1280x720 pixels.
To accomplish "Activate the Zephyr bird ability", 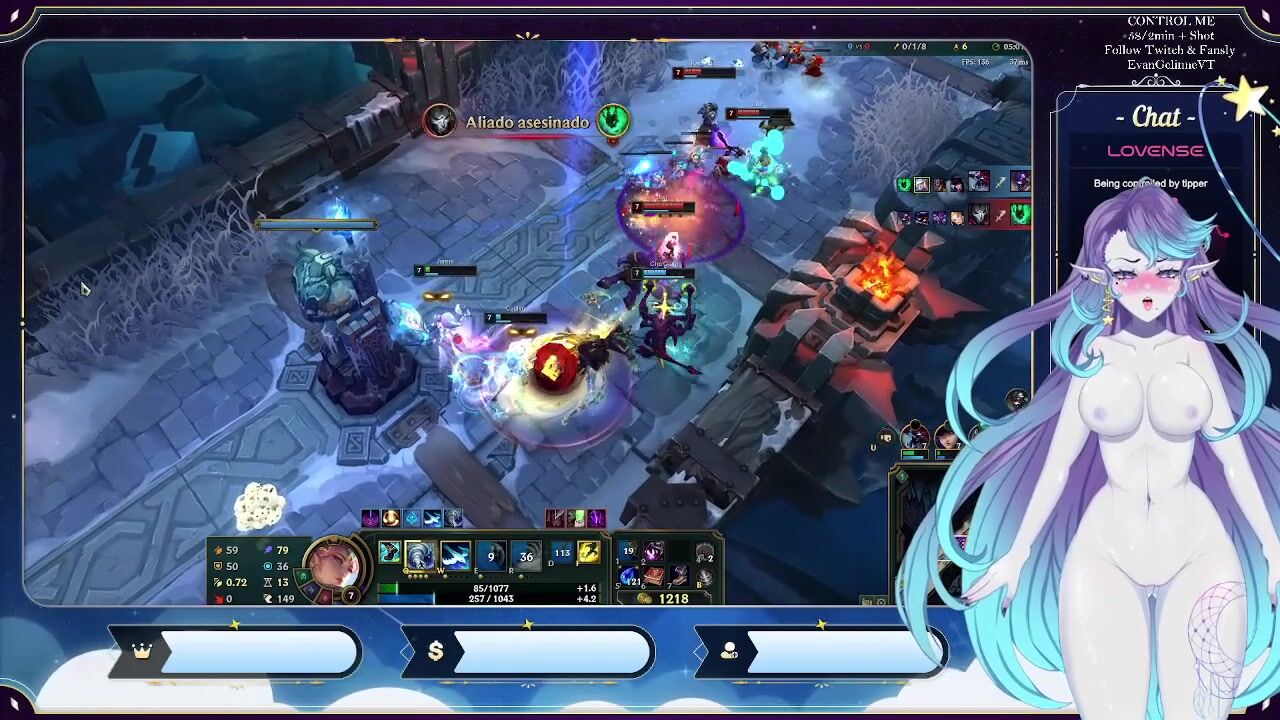I will (x=455, y=555).
